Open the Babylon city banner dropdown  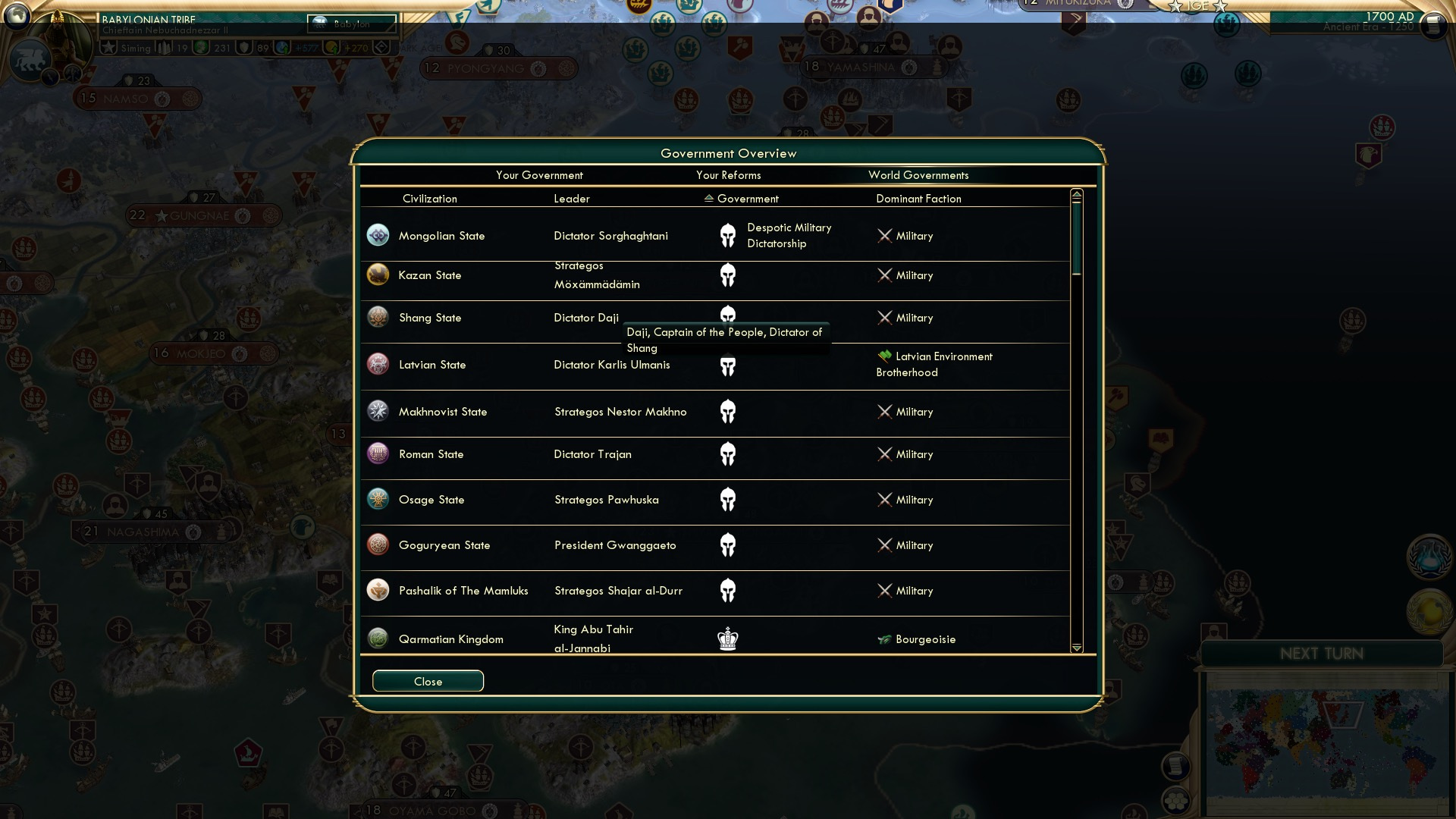point(351,24)
